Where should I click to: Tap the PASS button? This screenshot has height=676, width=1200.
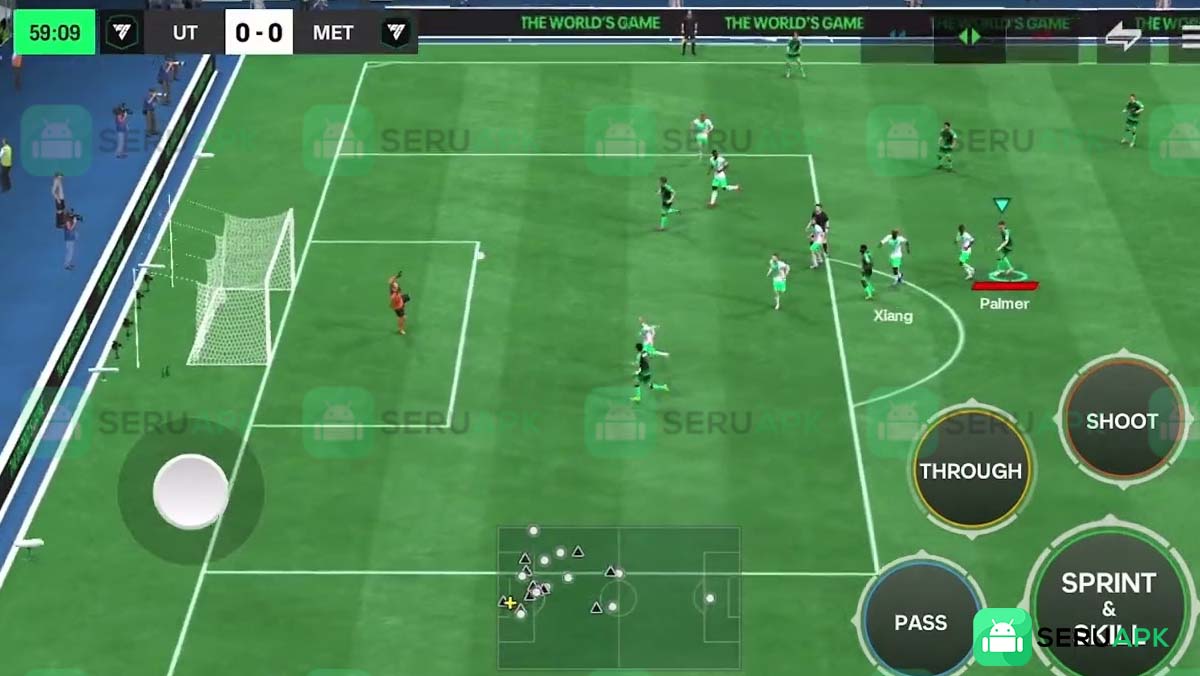[920, 622]
